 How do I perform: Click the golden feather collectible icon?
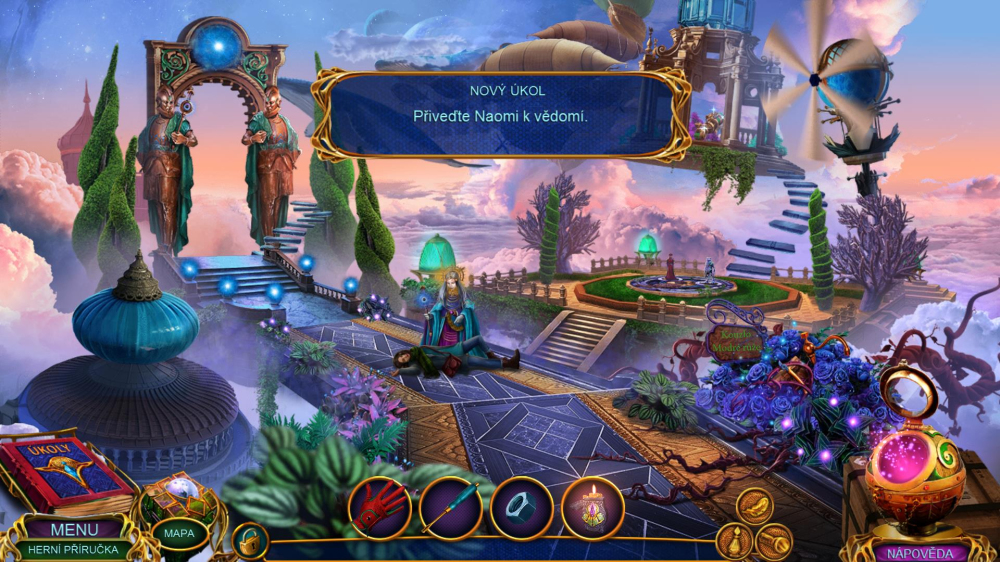tap(755, 506)
